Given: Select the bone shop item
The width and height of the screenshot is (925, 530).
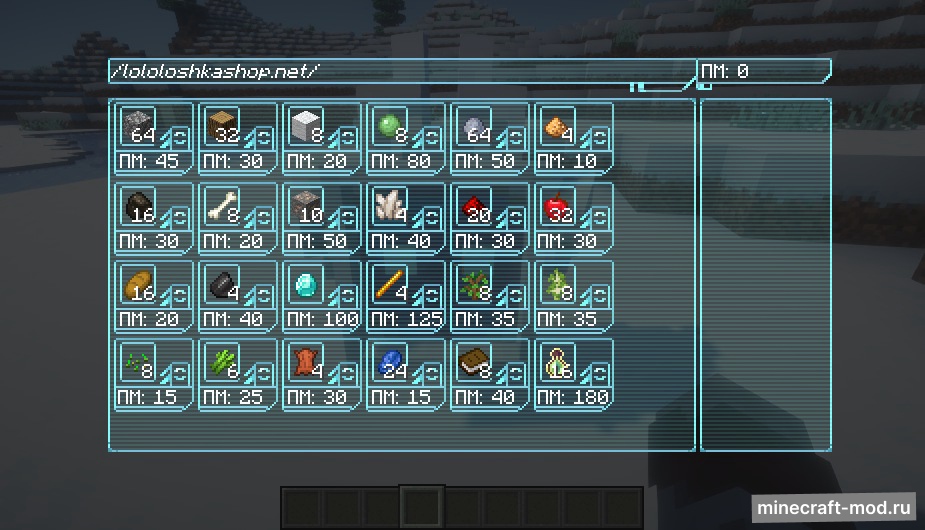Looking at the screenshot, I should 222,207.
